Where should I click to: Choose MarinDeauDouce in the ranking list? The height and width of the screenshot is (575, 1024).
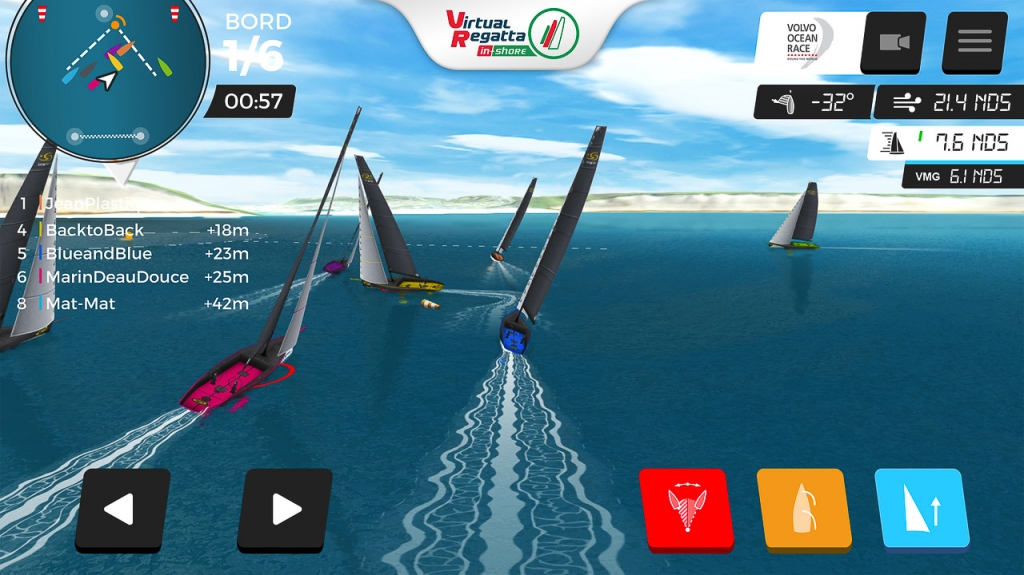click(116, 277)
